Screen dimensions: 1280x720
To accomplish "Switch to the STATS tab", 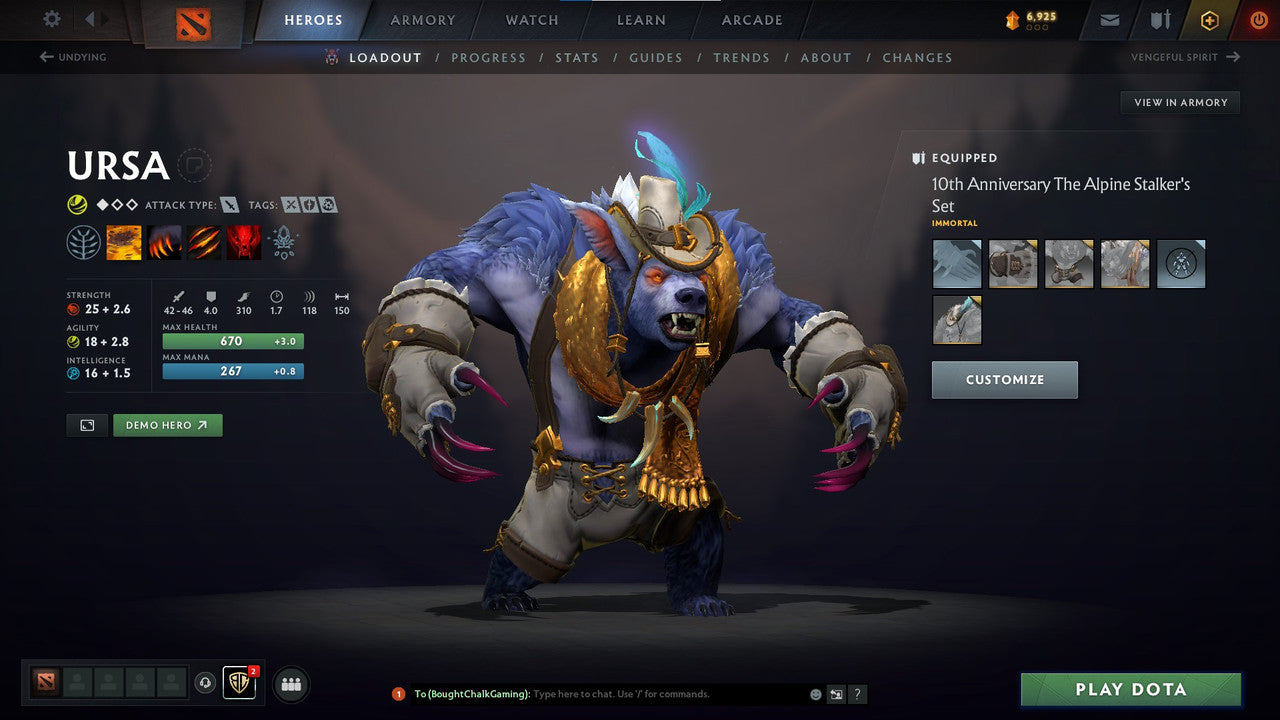I will pos(577,57).
